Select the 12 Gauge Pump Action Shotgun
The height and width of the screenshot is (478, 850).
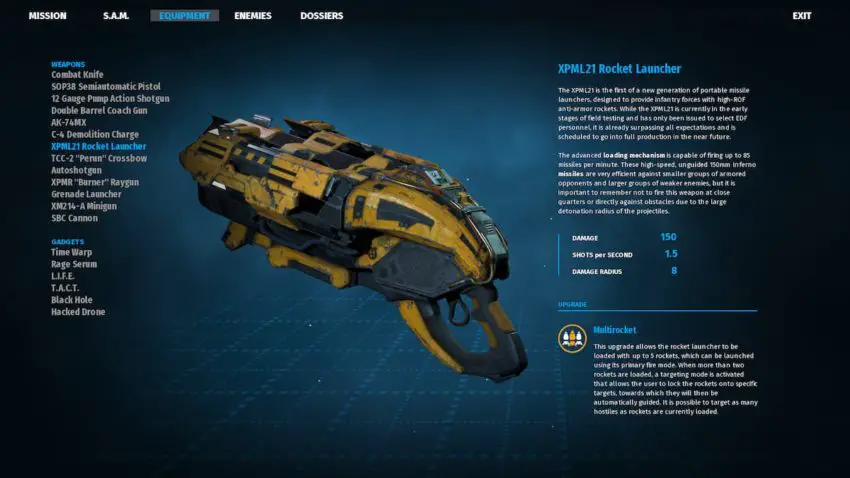point(110,99)
